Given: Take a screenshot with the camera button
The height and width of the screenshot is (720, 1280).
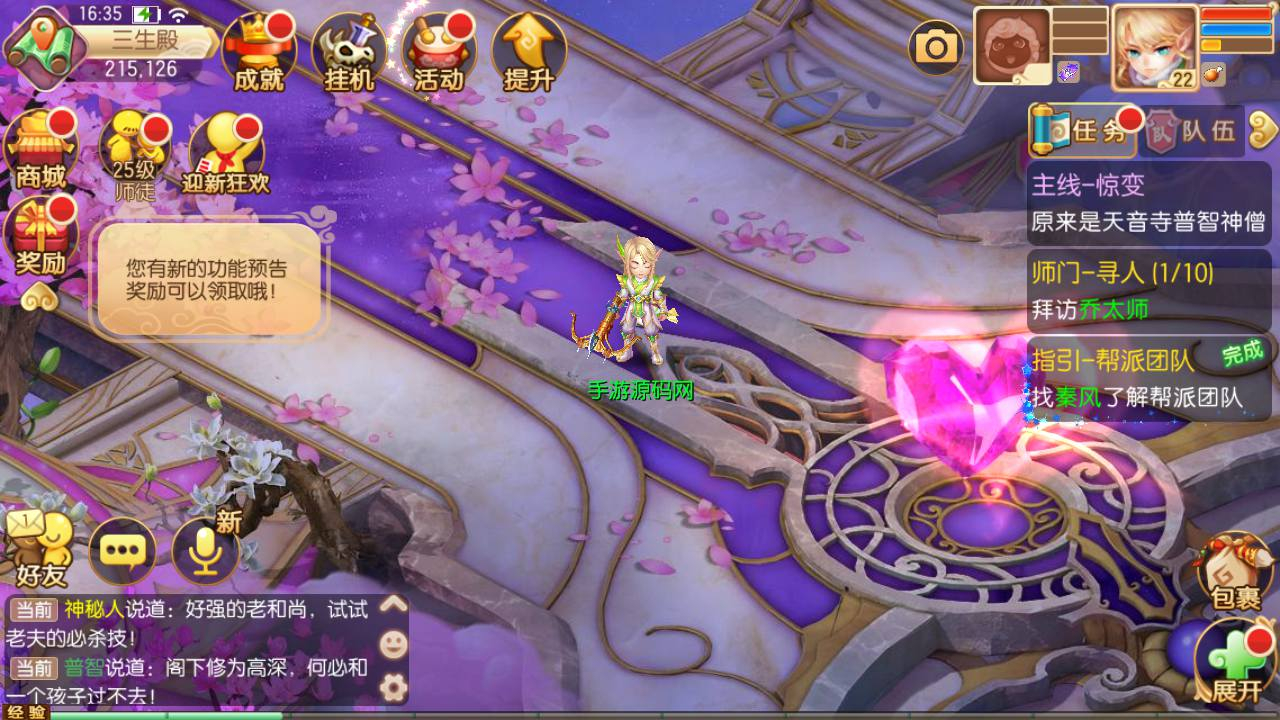Looking at the screenshot, I should 935,47.
